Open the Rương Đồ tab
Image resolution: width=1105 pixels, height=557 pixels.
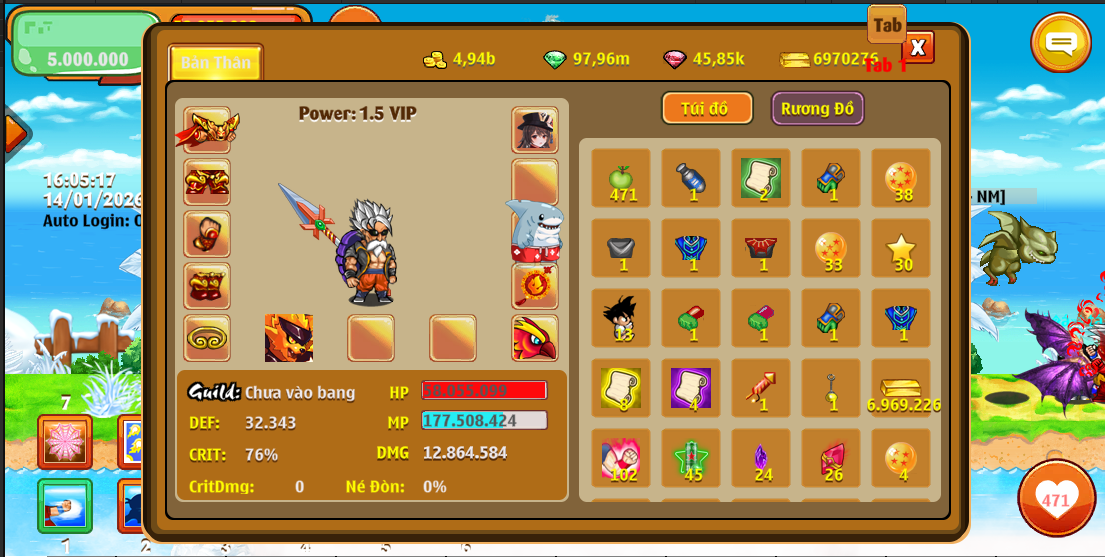(x=817, y=108)
